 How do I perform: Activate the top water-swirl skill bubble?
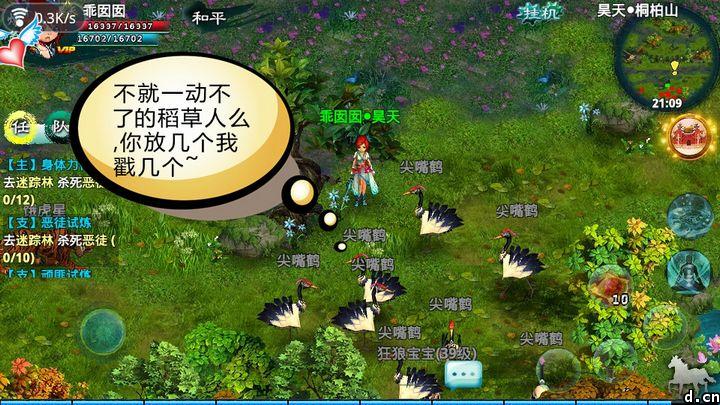pos(690,214)
